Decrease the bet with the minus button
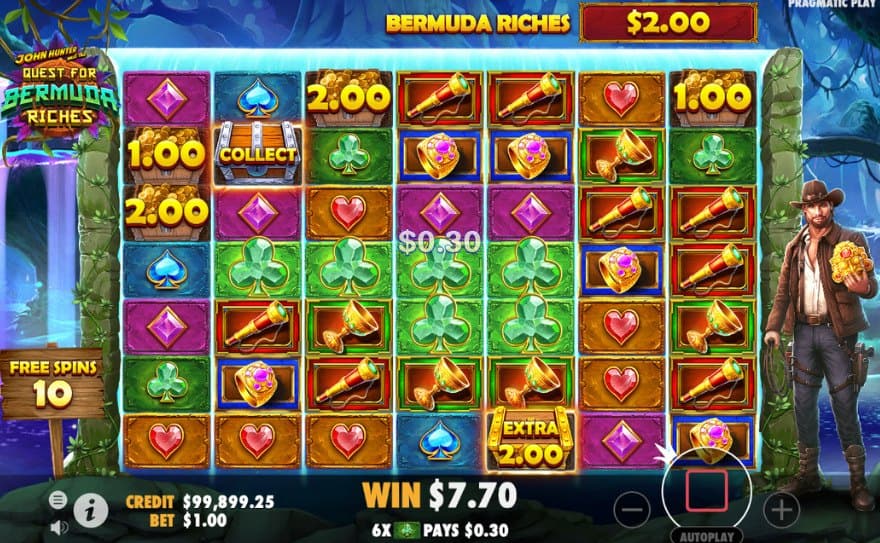Image resolution: width=880 pixels, height=543 pixels. (632, 511)
